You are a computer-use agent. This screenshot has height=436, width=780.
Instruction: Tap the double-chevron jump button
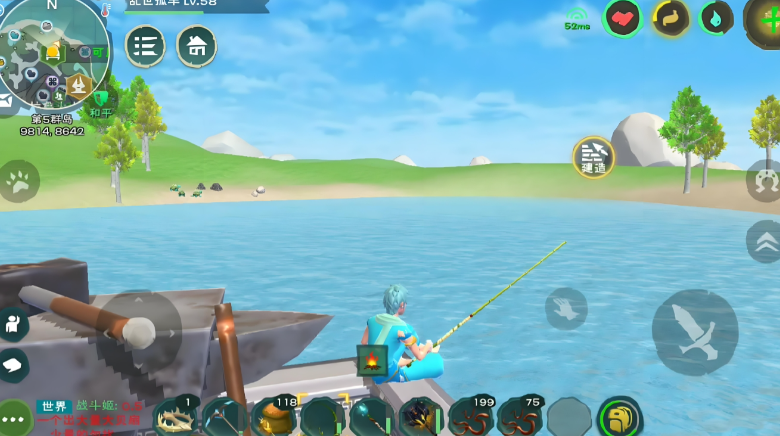click(x=765, y=241)
